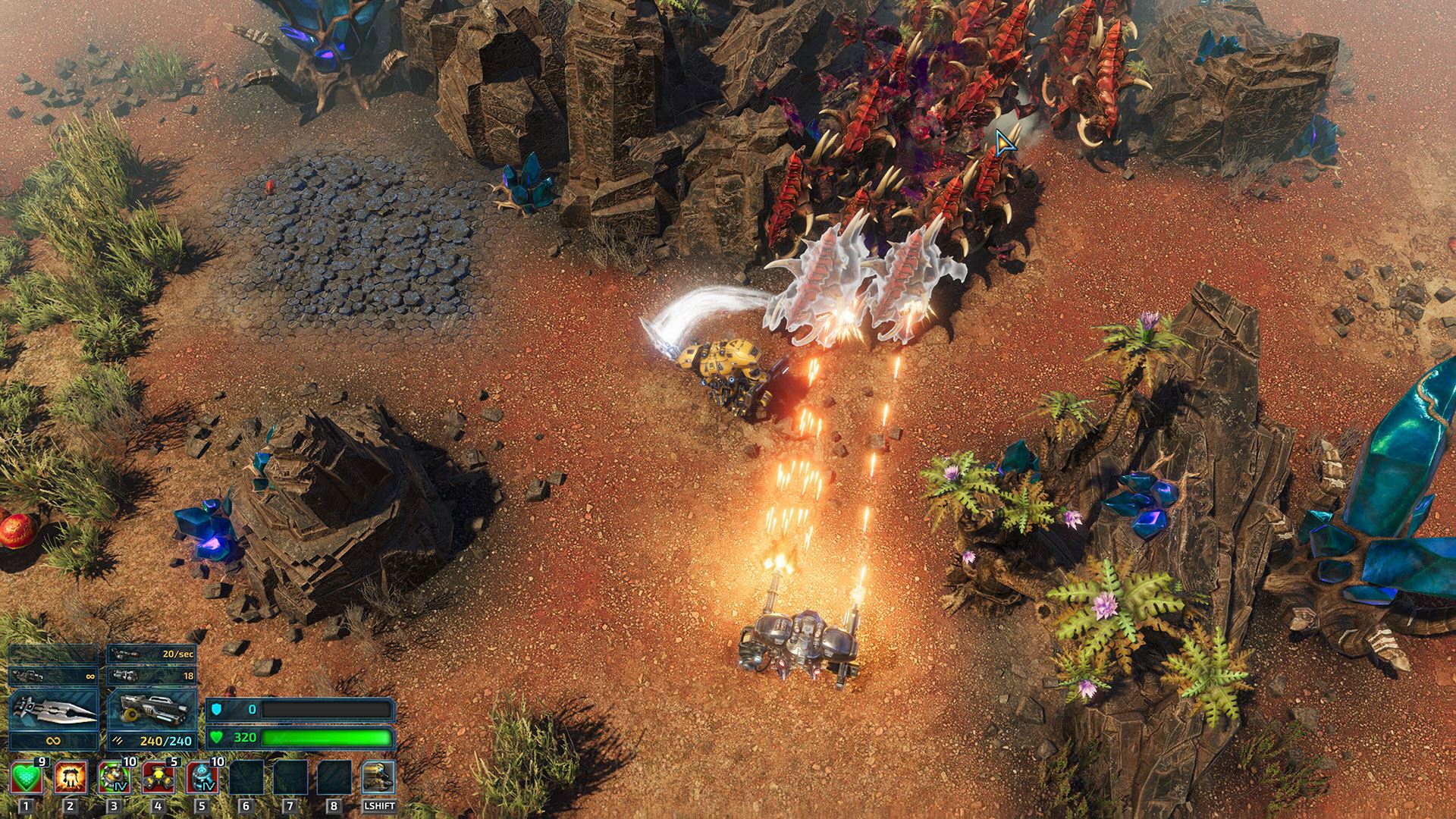Screen dimensions: 1456x819
Task: Activate the orange mech explosion skill
Action: point(70,778)
